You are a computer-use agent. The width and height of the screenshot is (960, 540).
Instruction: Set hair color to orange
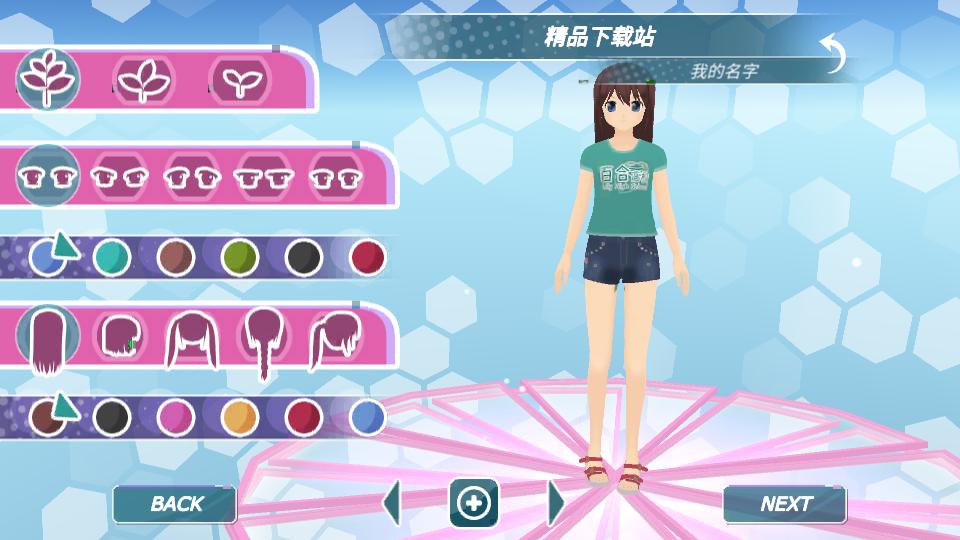(x=240, y=417)
